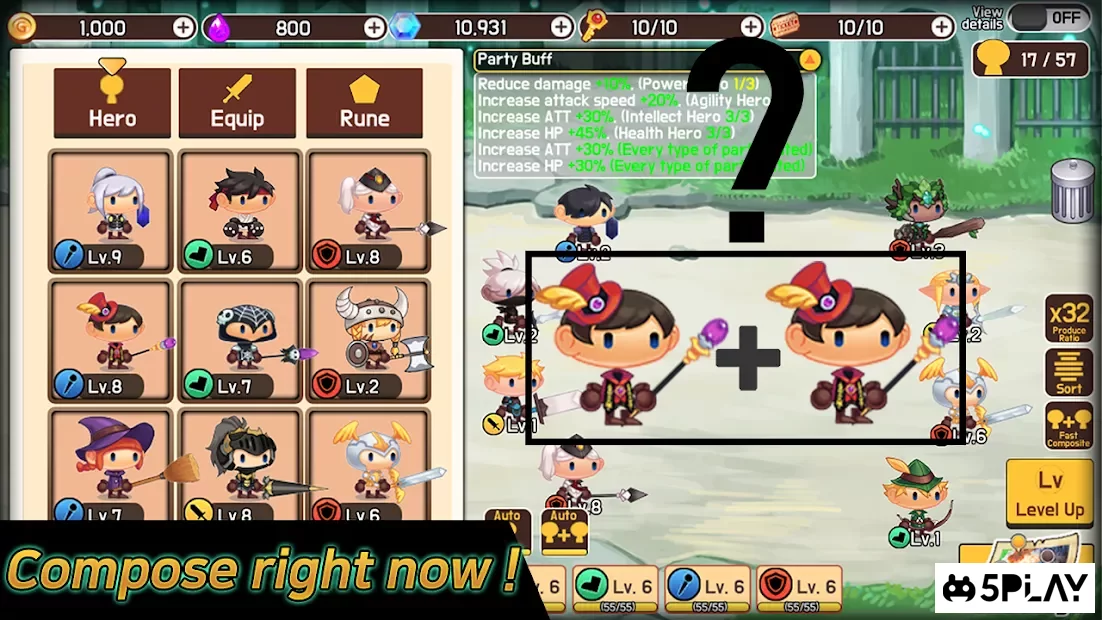Image resolution: width=1102 pixels, height=620 pixels.
Task: Select the Lv.6 red-headband hero card
Action: click(x=239, y=212)
